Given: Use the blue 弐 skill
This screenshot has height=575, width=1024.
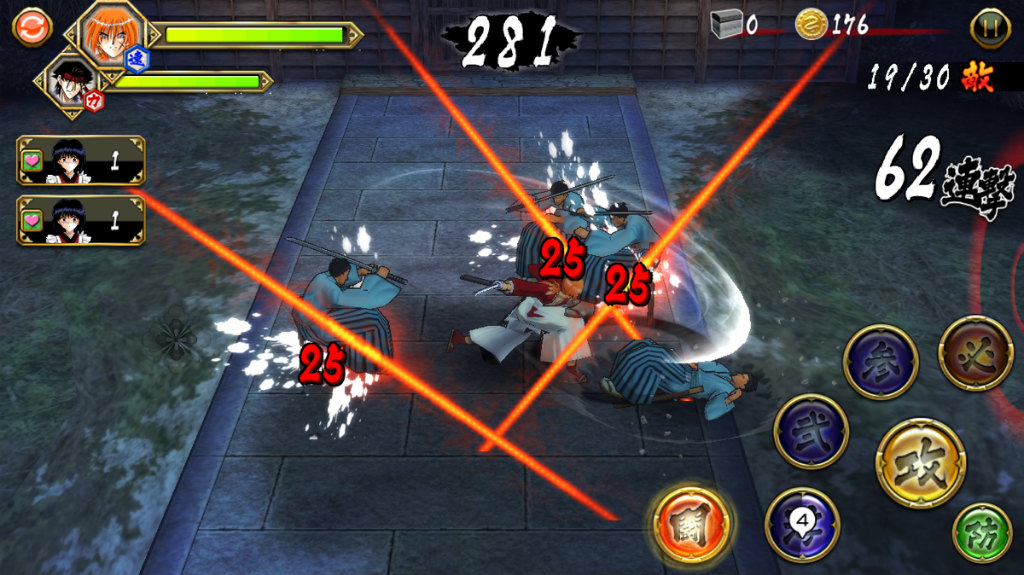Looking at the screenshot, I should 811,431.
